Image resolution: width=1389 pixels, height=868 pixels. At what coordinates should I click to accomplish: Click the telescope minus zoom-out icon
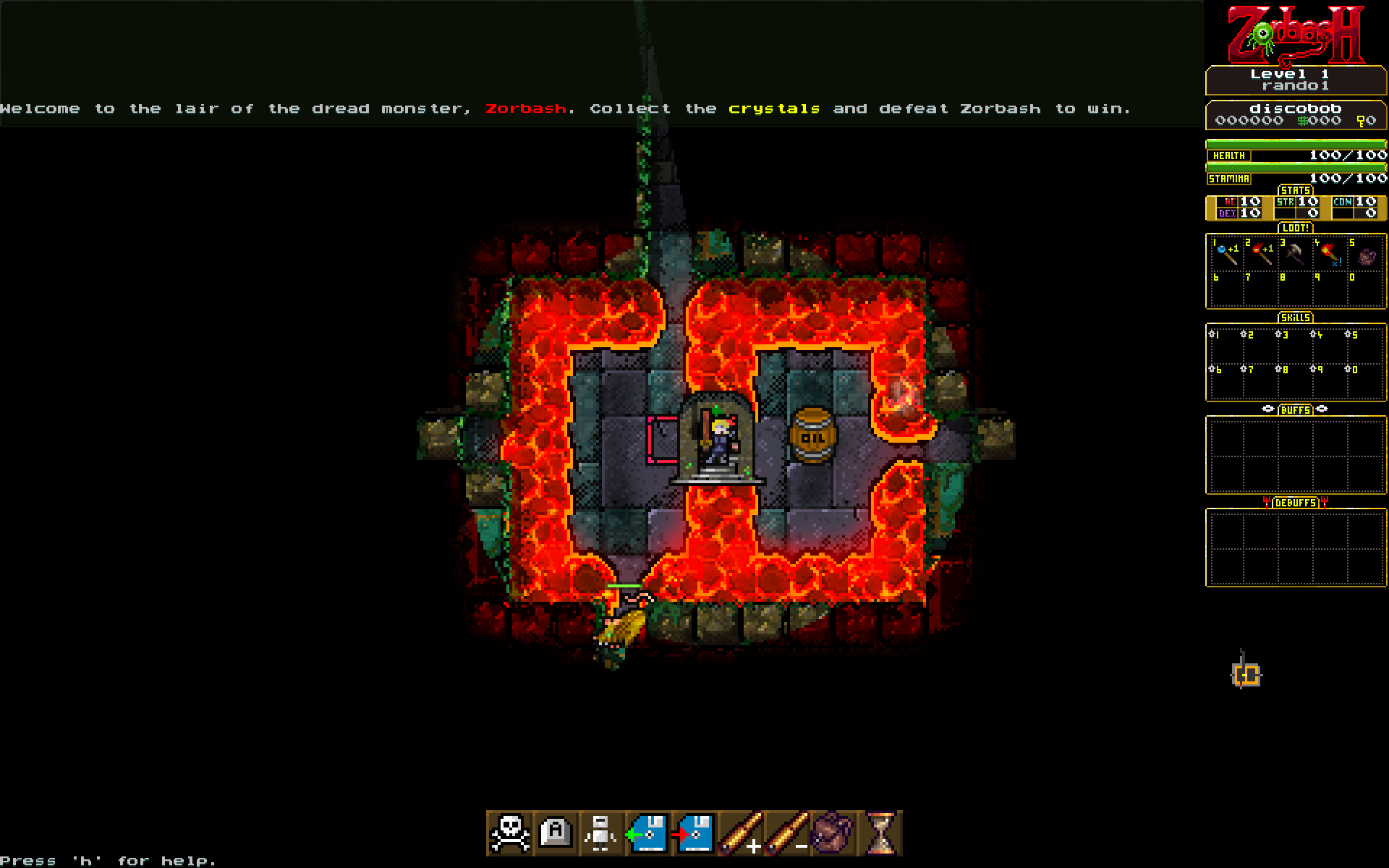point(786,833)
